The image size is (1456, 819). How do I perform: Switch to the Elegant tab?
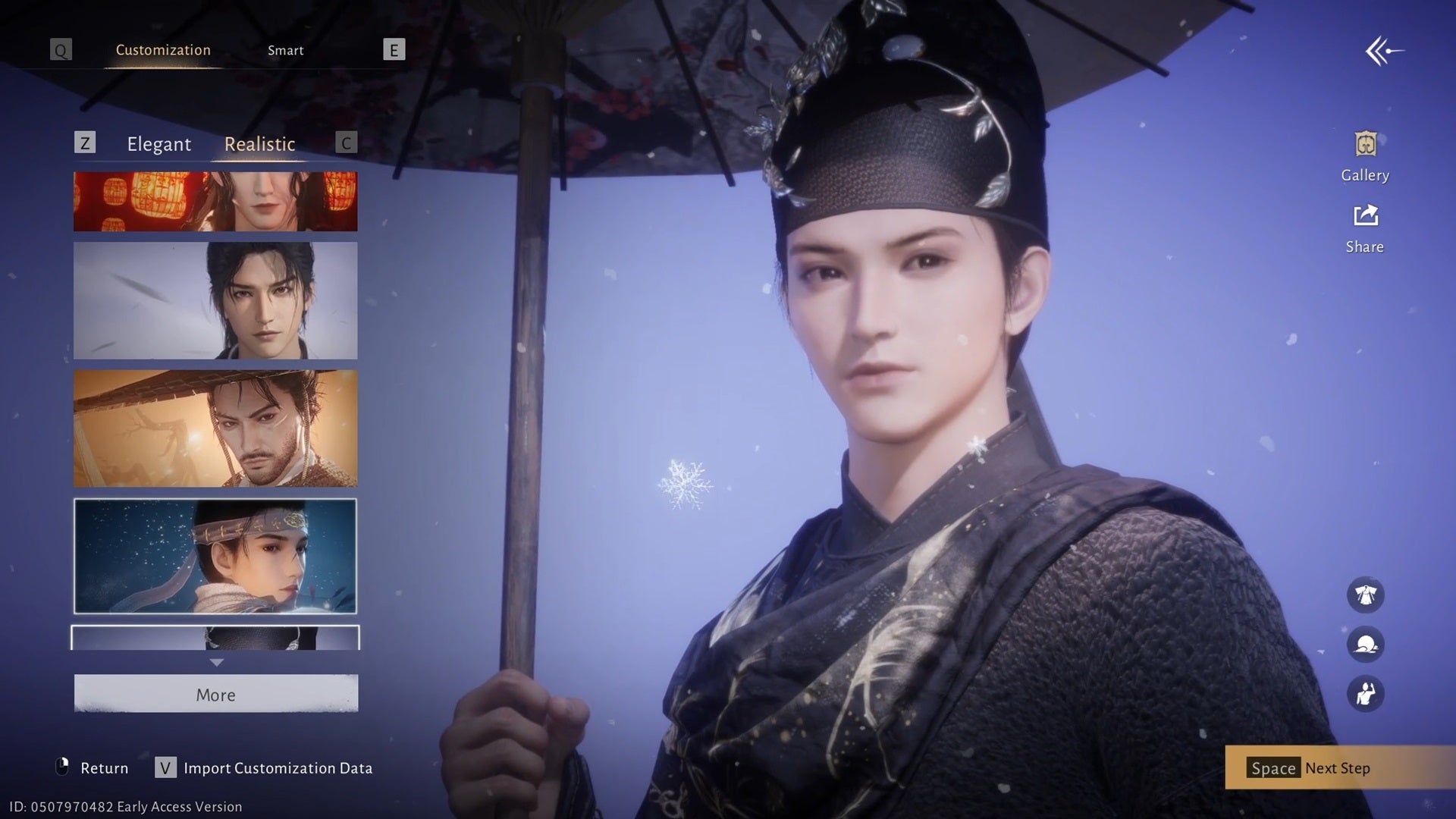(x=158, y=144)
